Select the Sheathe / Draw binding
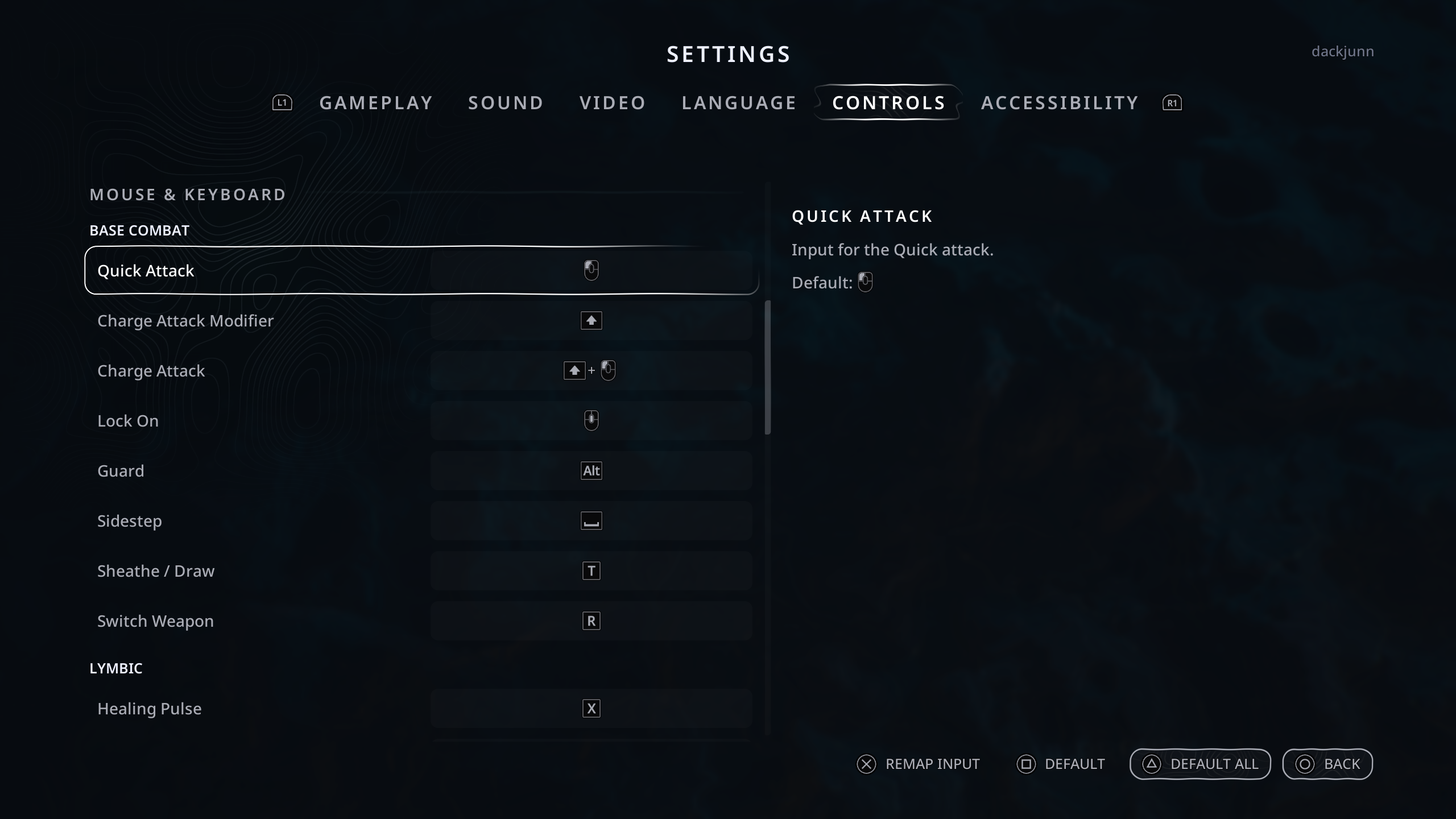This screenshot has height=819, width=1456. click(421, 571)
